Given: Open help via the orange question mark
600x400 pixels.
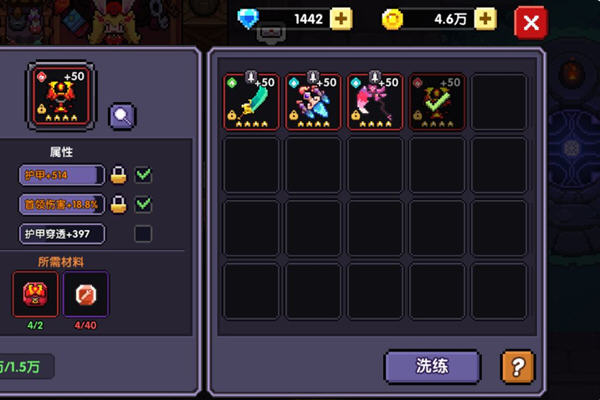Looking at the screenshot, I should pos(517,366).
